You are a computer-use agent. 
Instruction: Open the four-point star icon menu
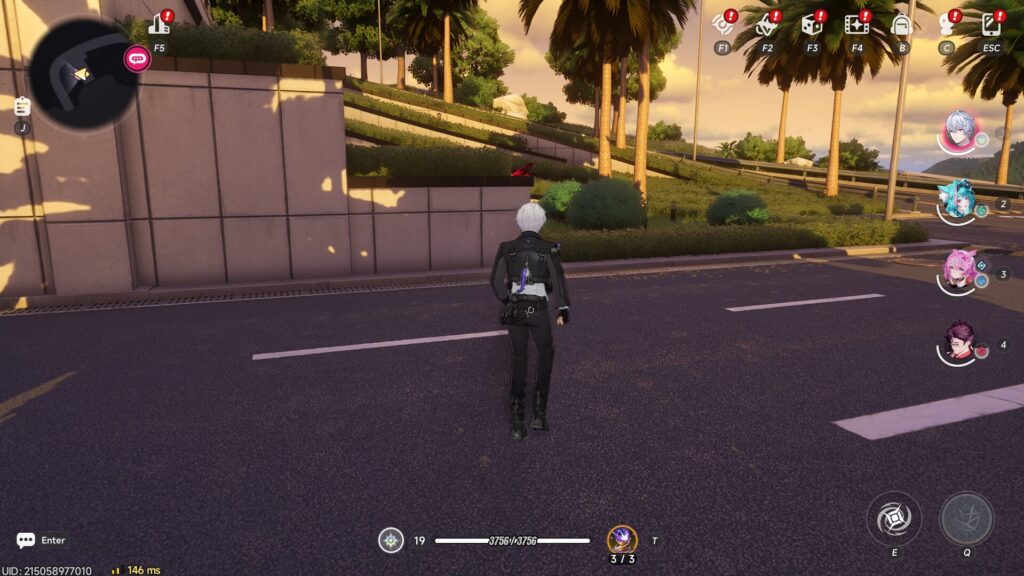point(766,25)
